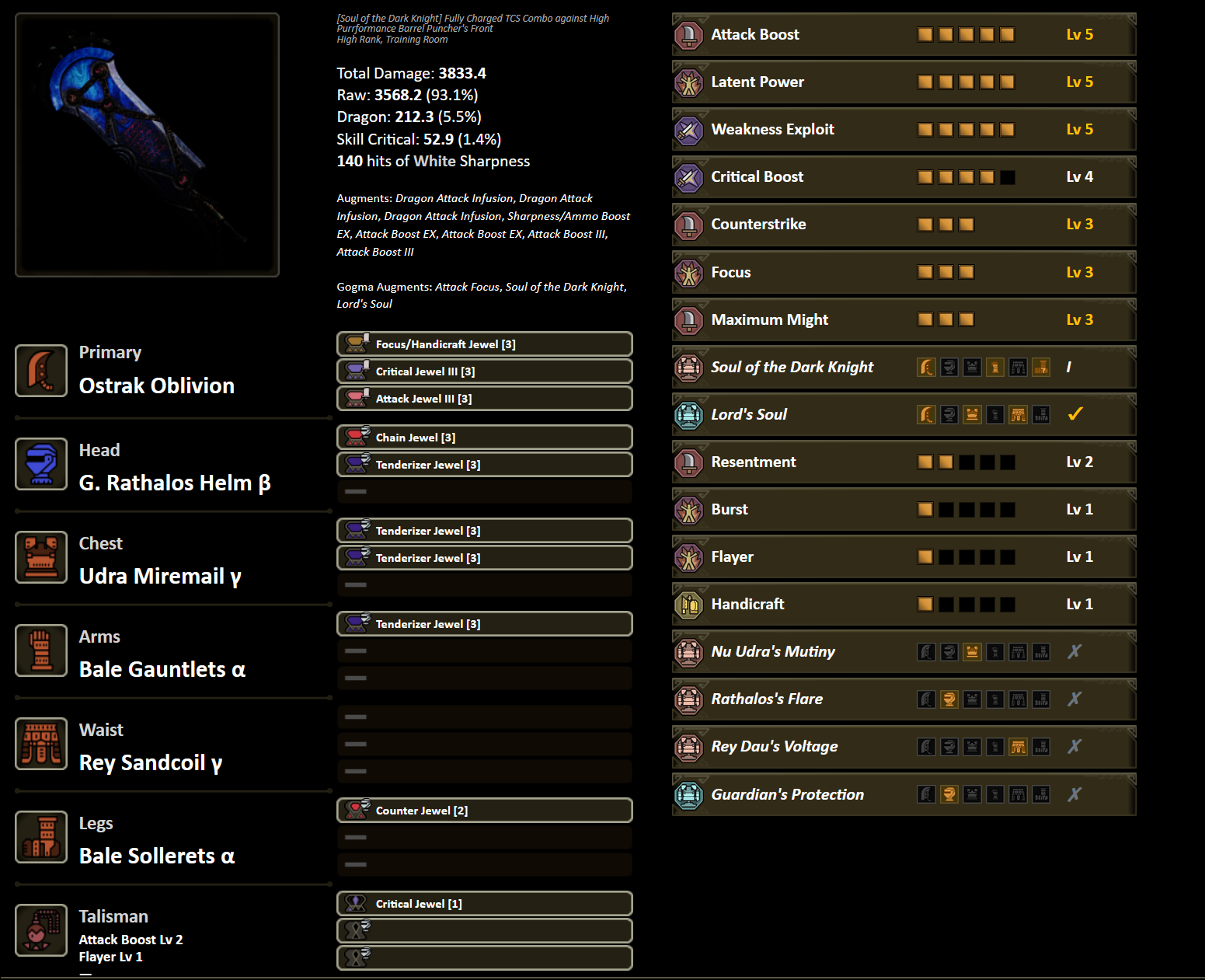Click the Maximum Might skill row
The height and width of the screenshot is (980, 1205).
[903, 319]
